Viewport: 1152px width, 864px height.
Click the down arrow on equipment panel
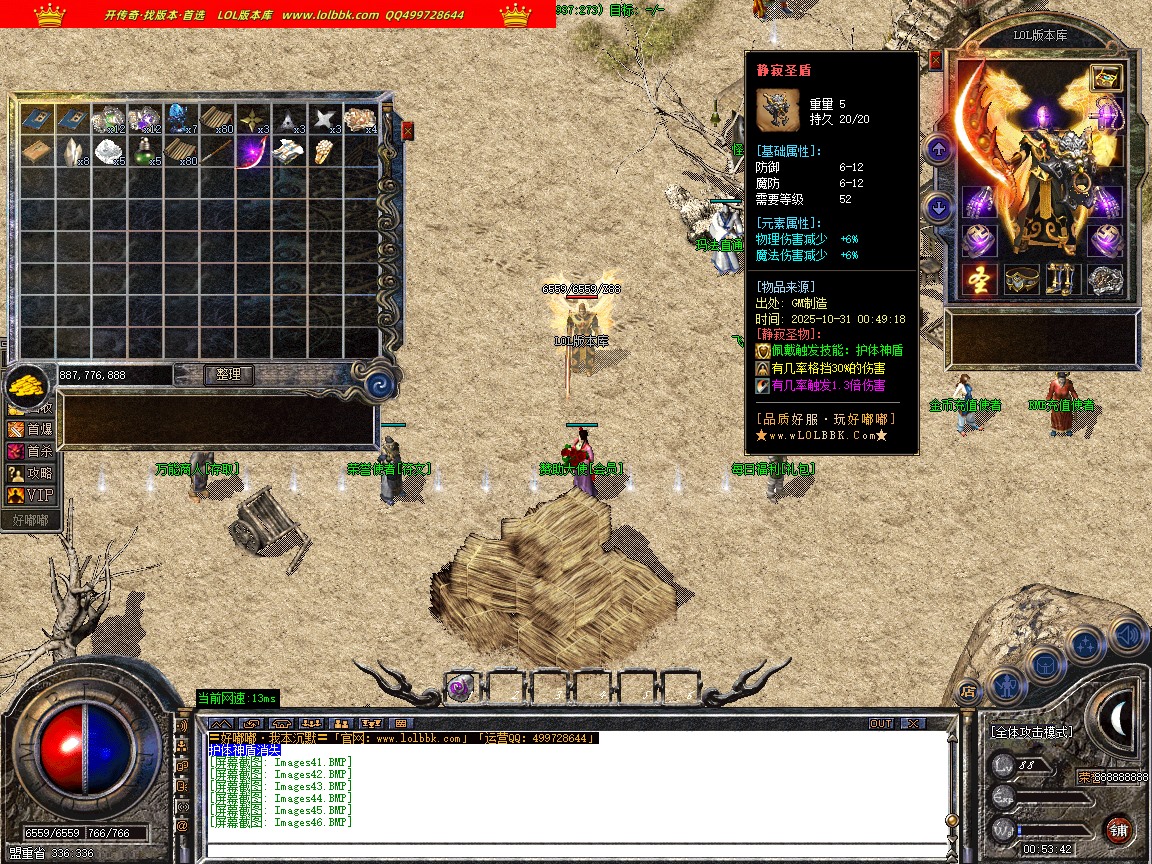click(x=939, y=208)
